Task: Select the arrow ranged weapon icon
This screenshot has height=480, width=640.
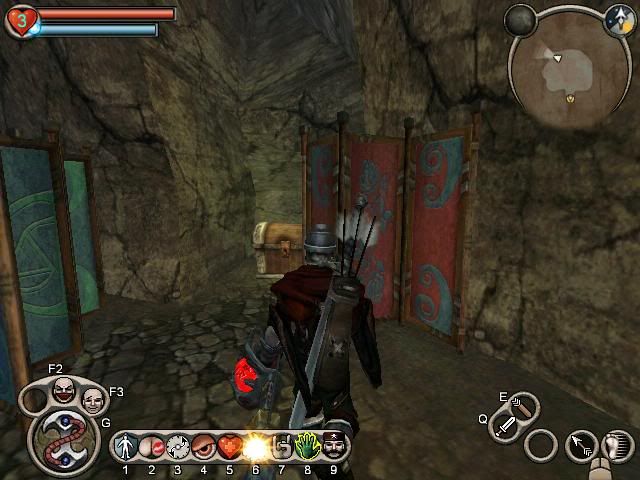Action: pos(522,405)
